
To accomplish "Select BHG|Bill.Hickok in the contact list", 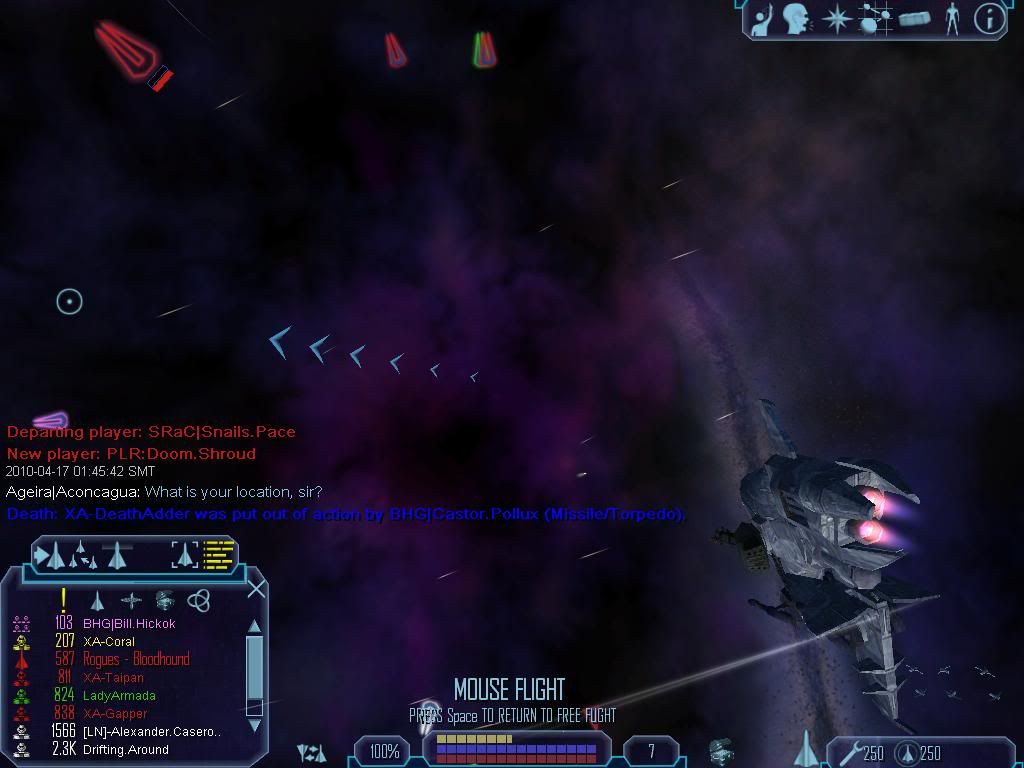I will tap(129, 624).
